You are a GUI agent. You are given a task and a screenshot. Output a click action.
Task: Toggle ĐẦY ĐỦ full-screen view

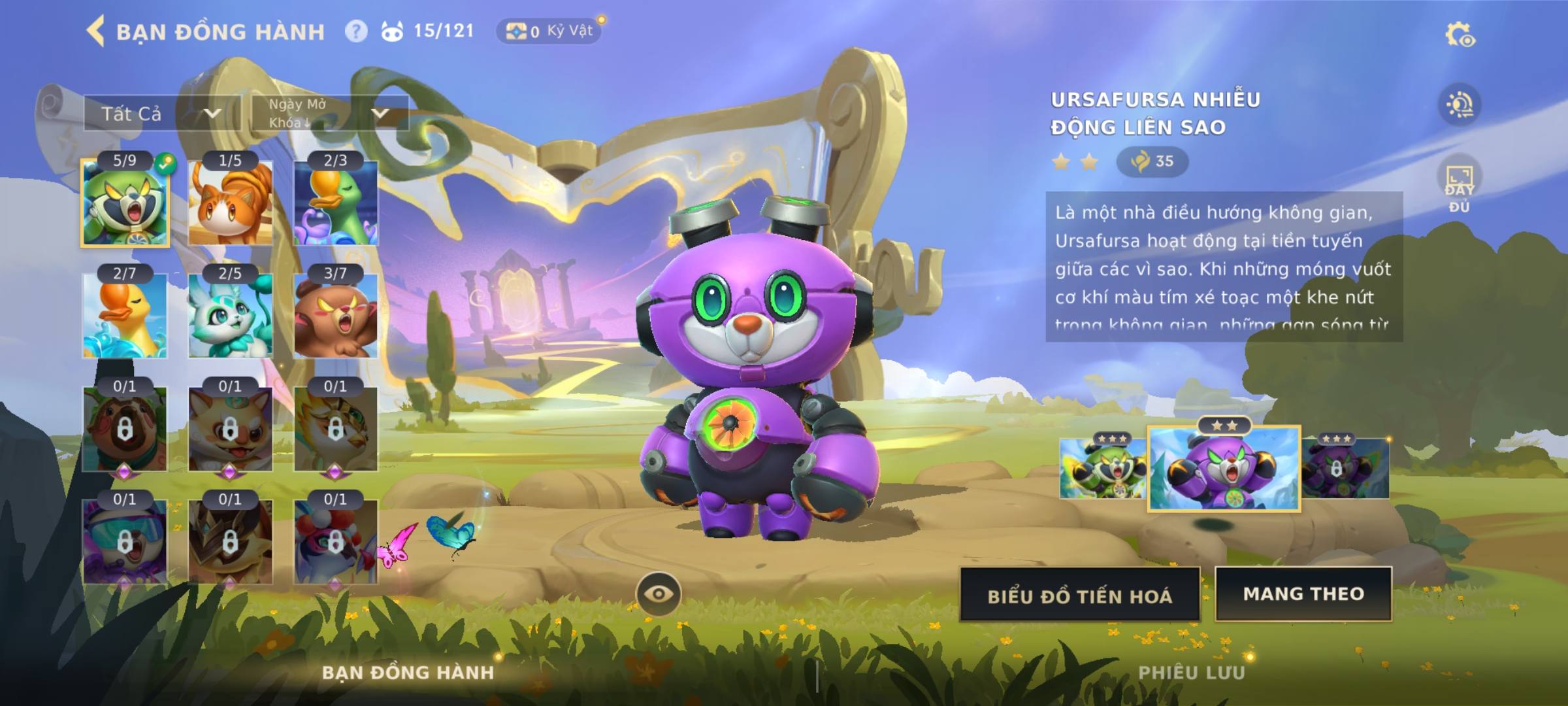click(1460, 188)
